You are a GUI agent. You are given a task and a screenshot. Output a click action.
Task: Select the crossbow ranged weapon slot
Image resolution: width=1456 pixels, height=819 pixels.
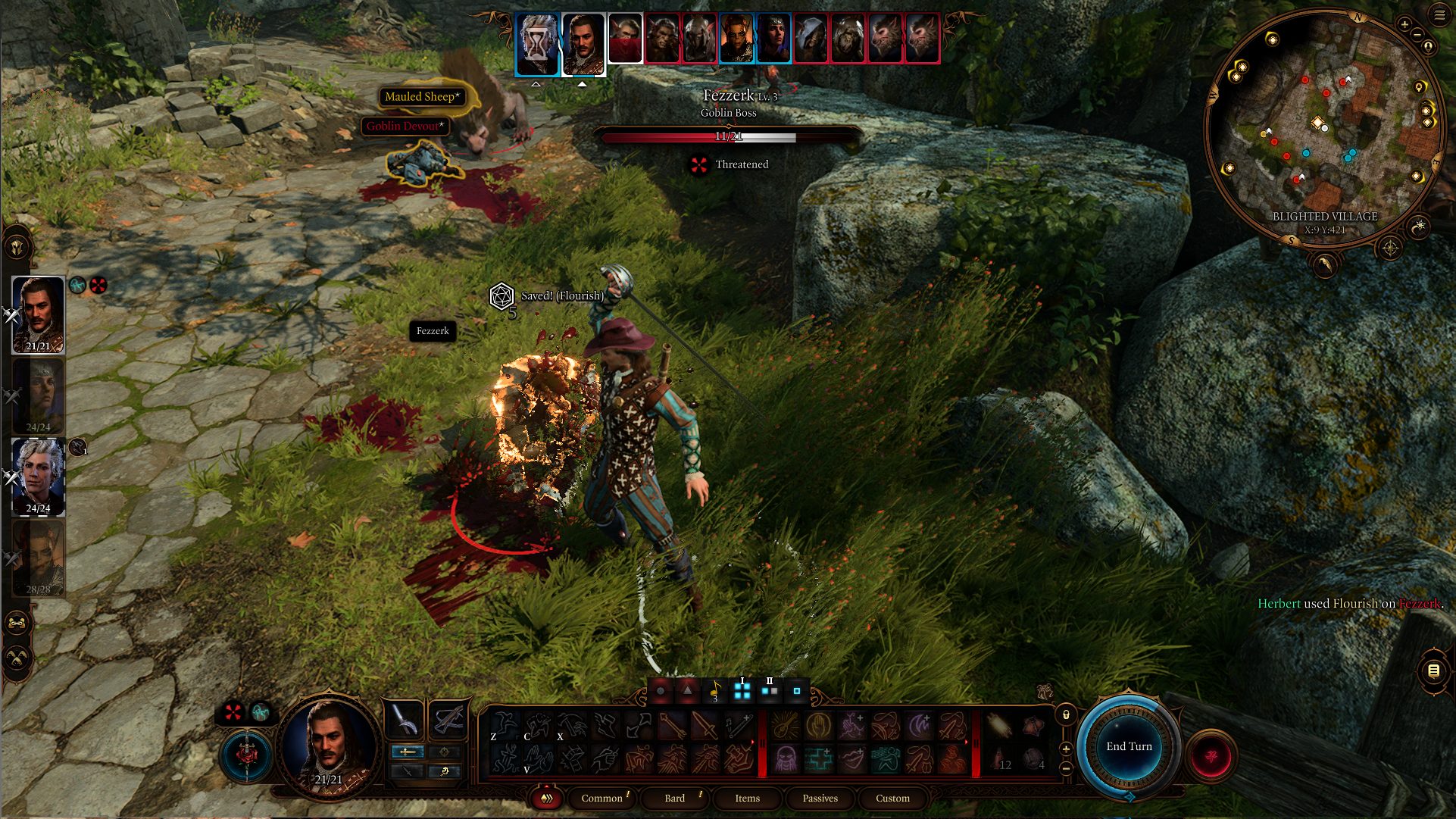(x=448, y=719)
